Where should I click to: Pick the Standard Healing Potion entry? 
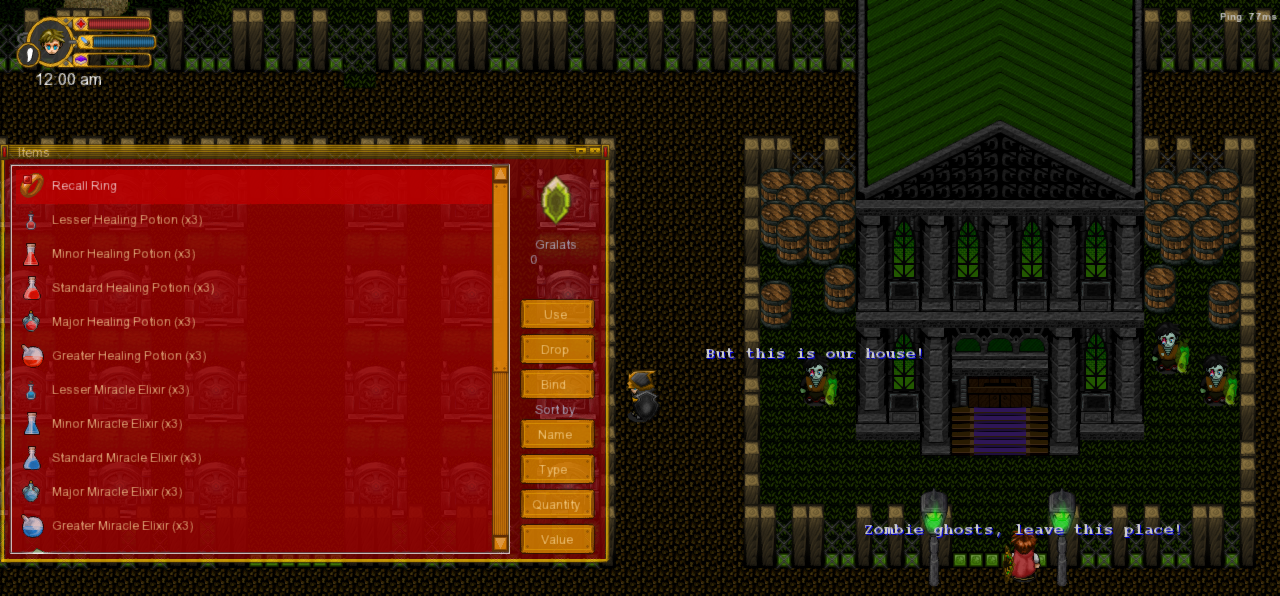133,288
